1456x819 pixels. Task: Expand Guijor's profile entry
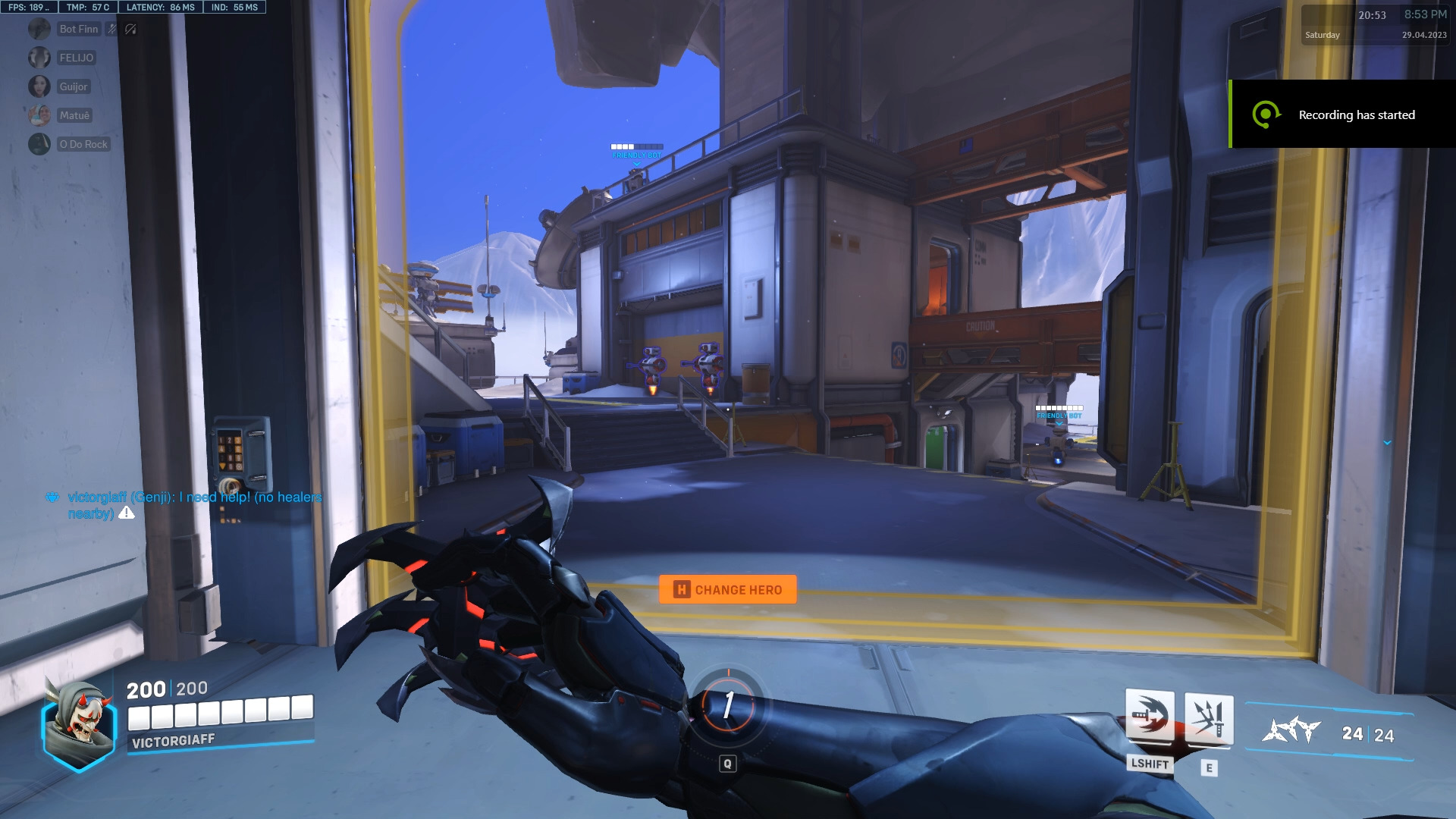[x=72, y=86]
